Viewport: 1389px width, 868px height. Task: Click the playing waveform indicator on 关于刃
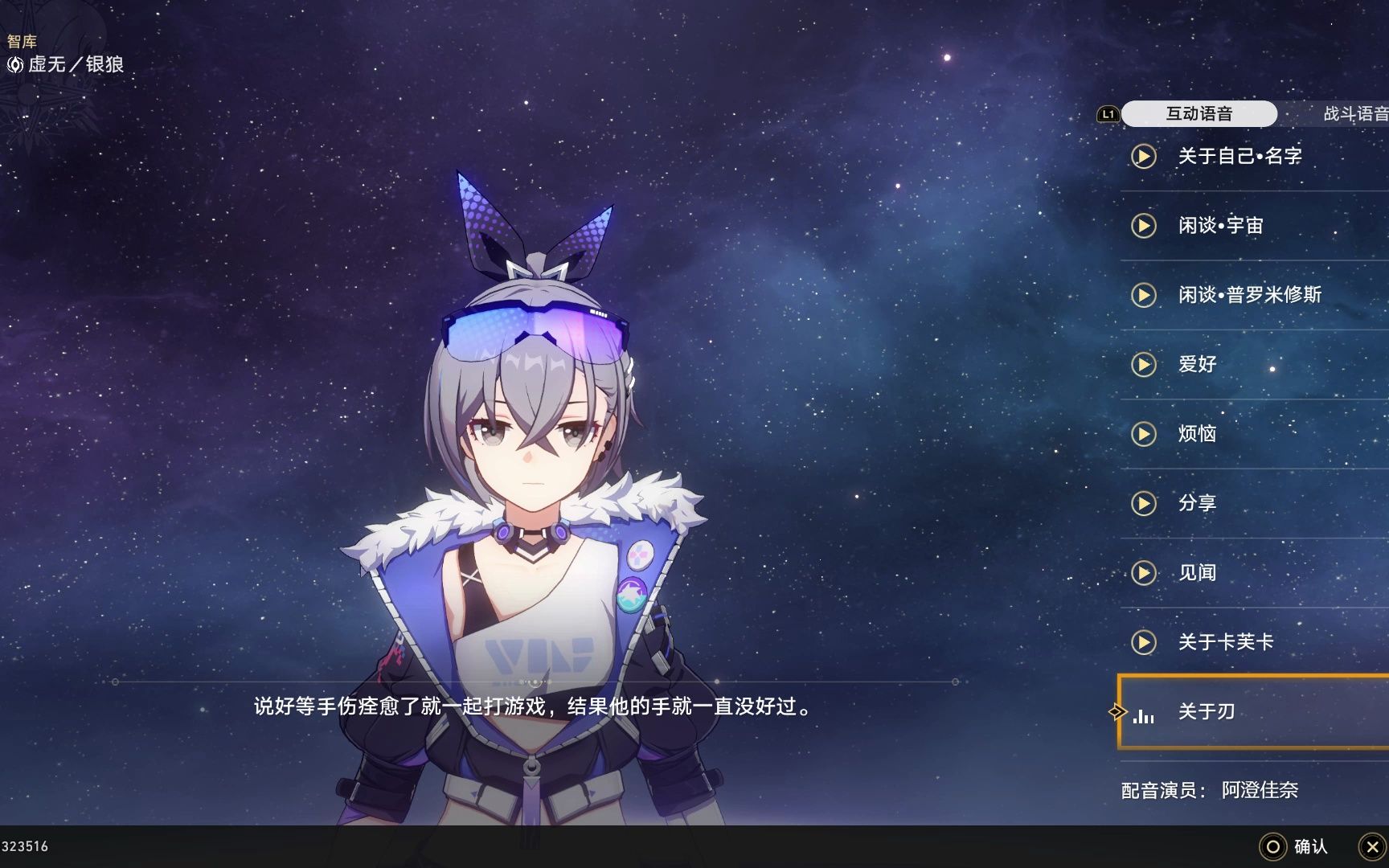(1145, 715)
